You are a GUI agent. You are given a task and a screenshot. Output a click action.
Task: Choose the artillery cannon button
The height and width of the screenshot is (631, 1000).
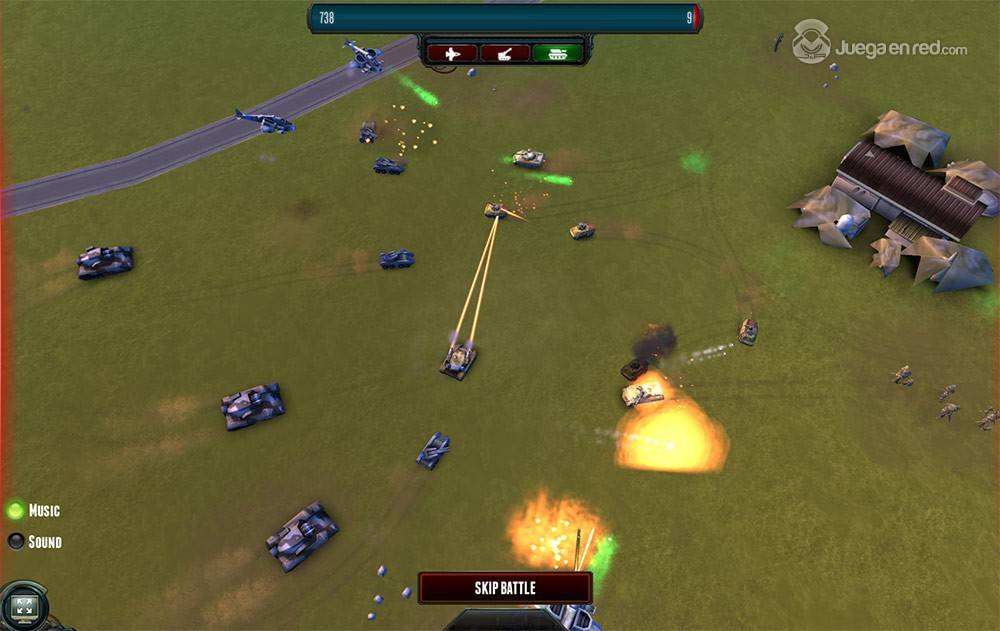[504, 53]
